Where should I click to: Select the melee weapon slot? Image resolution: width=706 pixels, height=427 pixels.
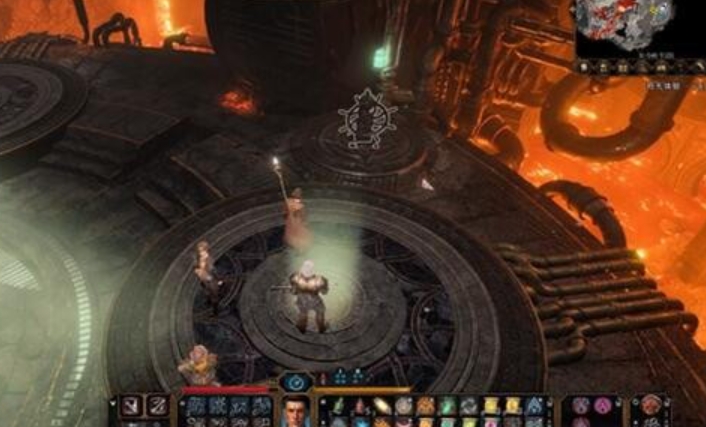pos(131,406)
